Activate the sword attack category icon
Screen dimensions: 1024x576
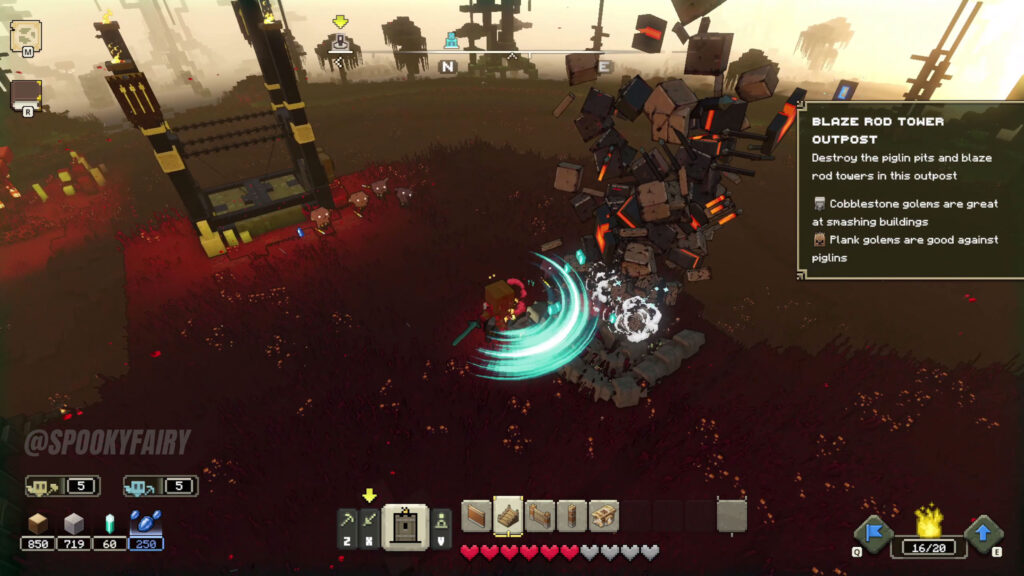pos(370,521)
